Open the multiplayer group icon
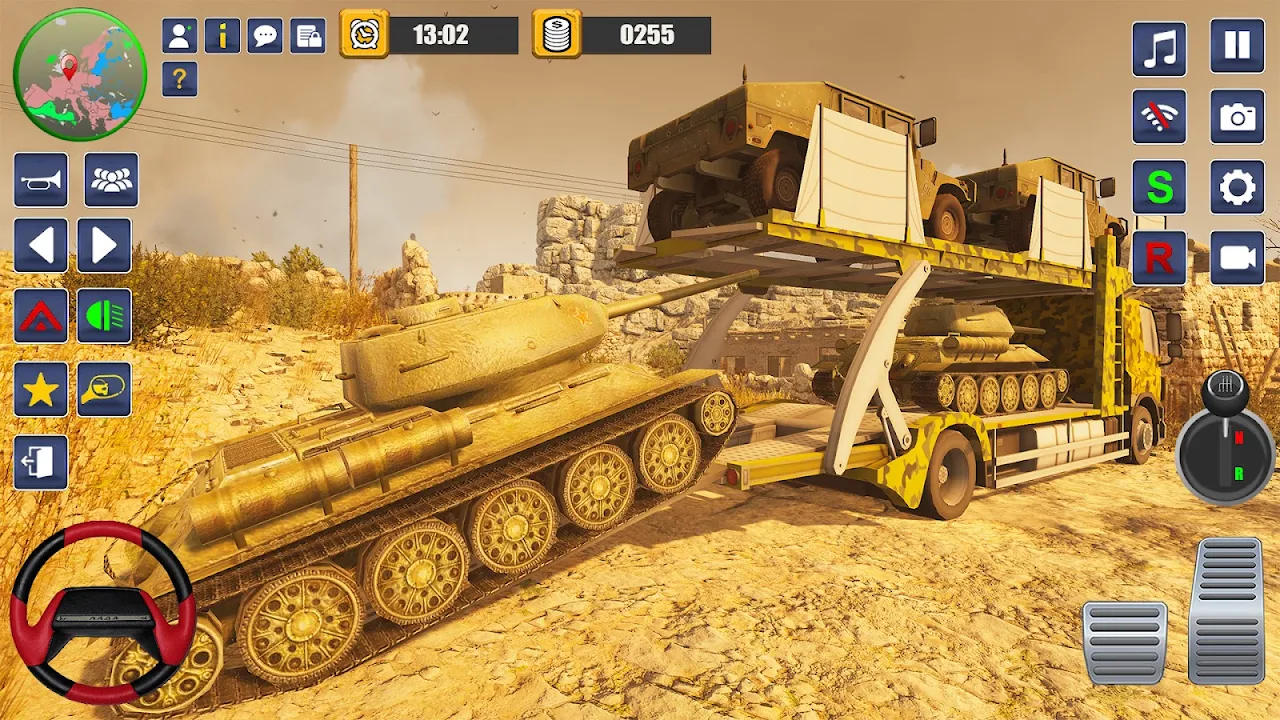The width and height of the screenshot is (1280, 720). click(x=111, y=180)
